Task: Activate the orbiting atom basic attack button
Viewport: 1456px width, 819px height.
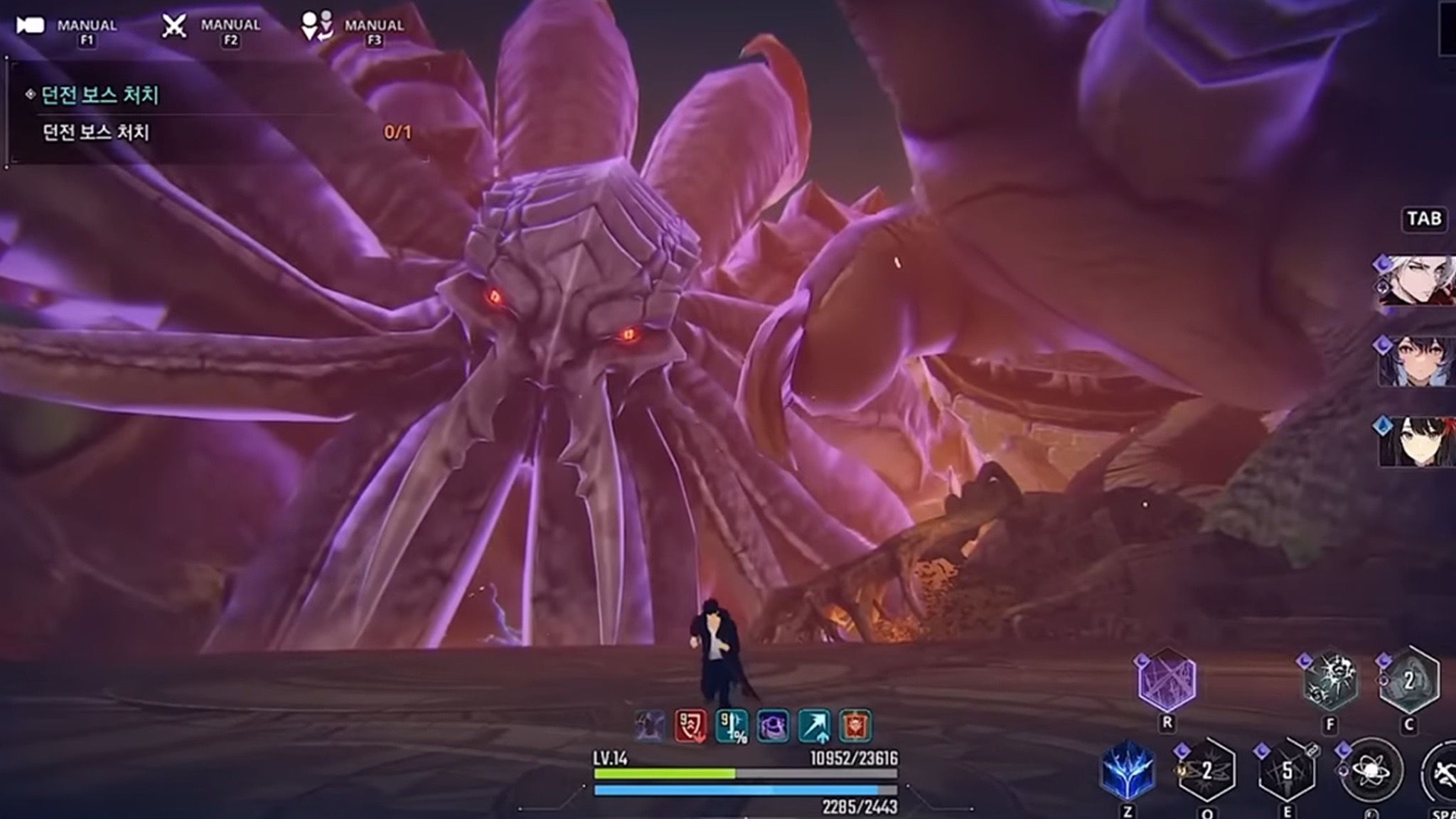Action: pyautogui.click(x=1370, y=771)
